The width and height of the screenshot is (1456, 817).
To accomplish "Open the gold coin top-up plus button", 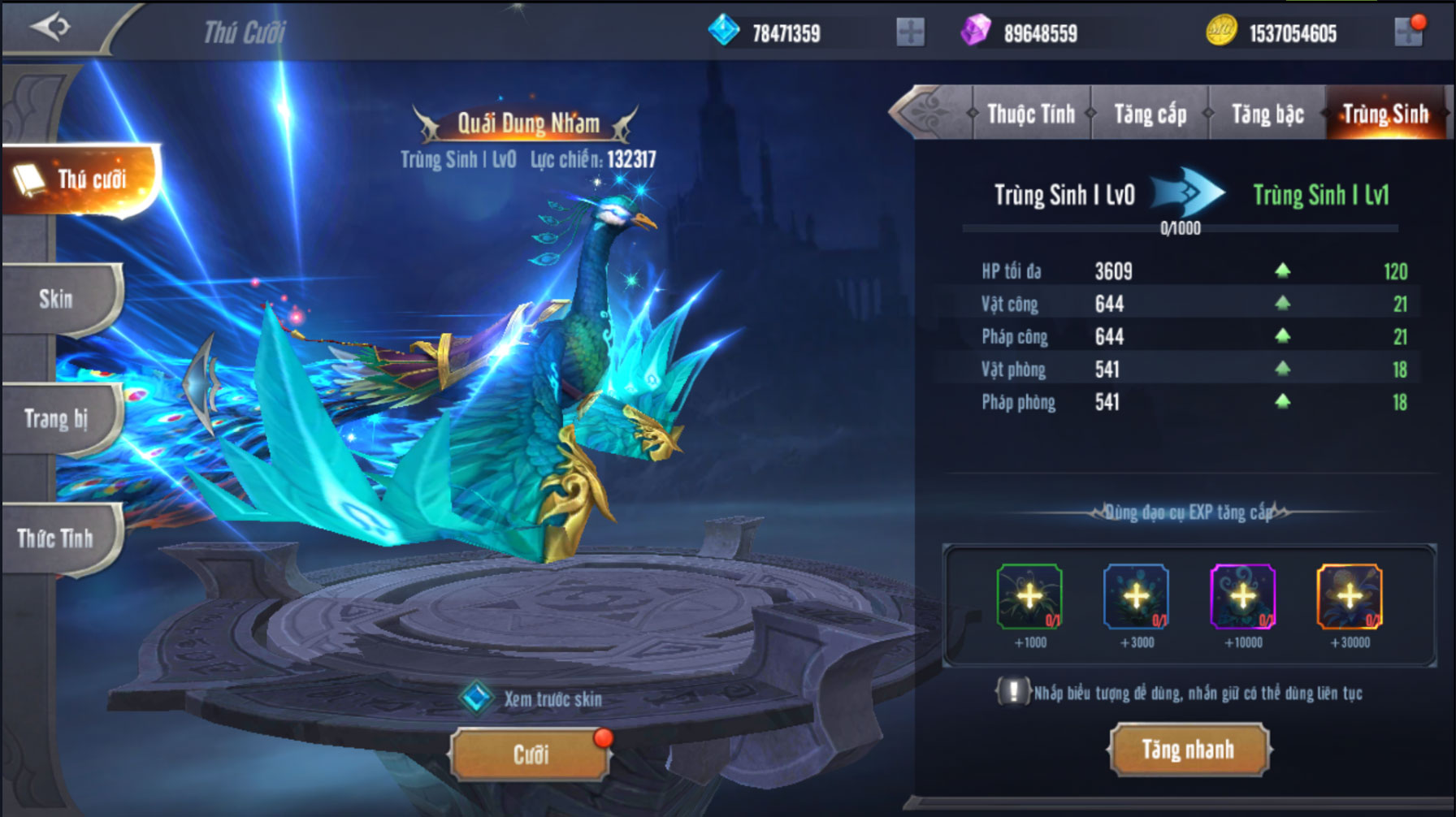I will point(1409,32).
